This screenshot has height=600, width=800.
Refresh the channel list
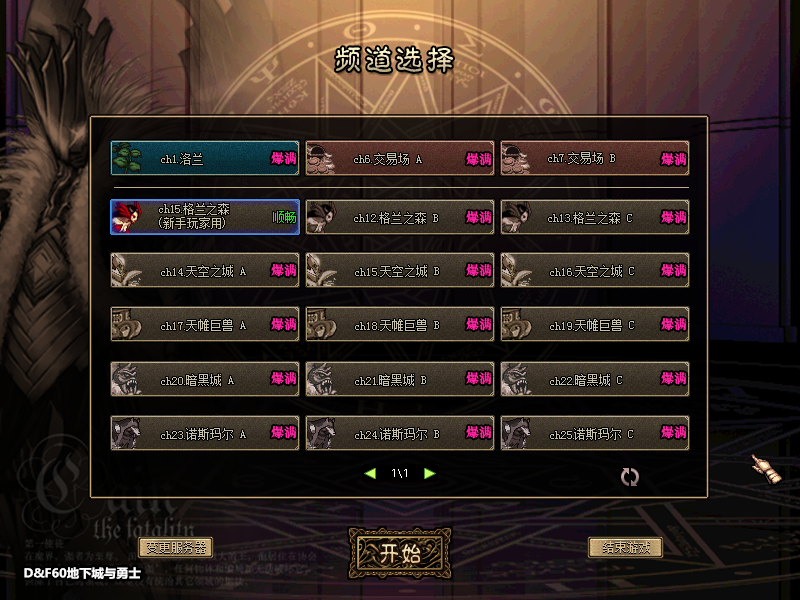[x=629, y=477]
